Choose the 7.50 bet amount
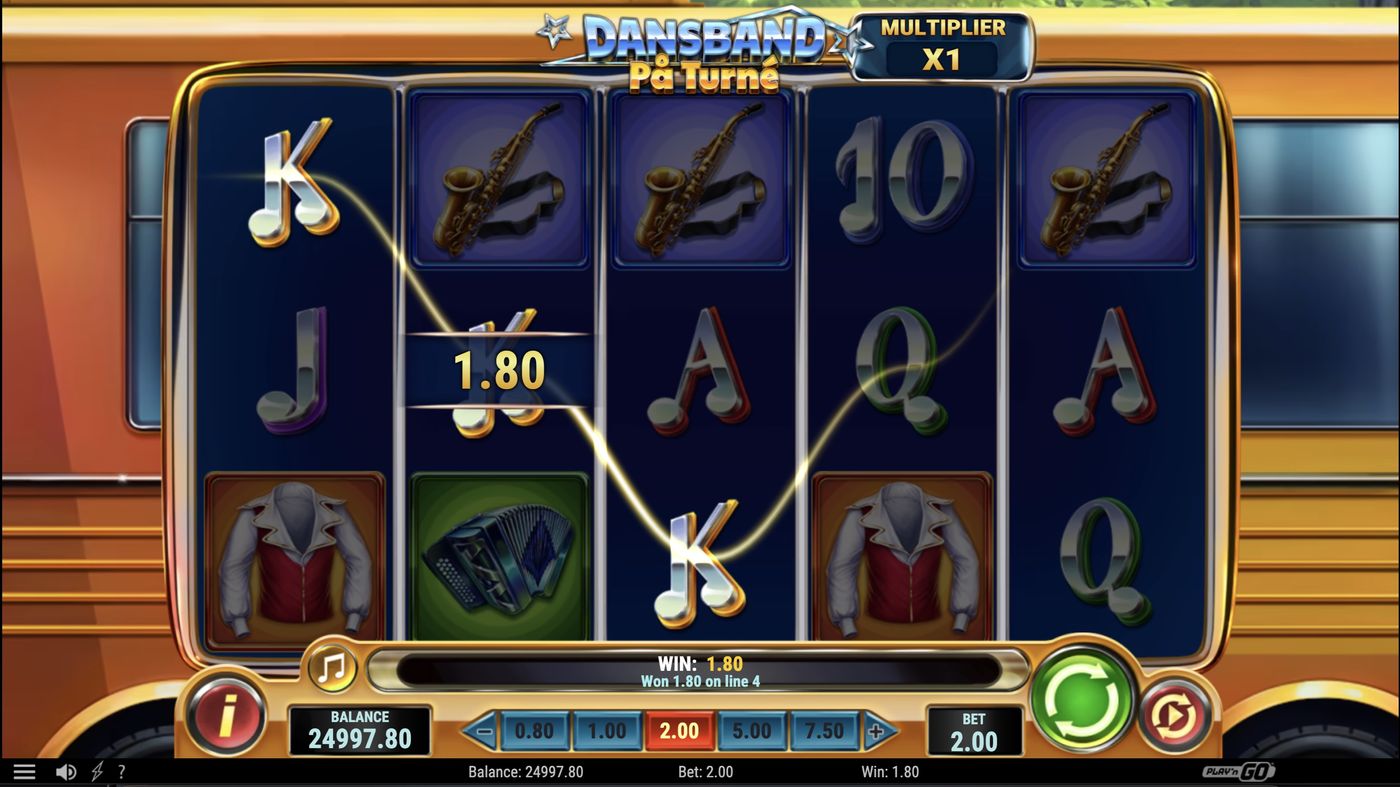1400x787 pixels. tap(824, 731)
